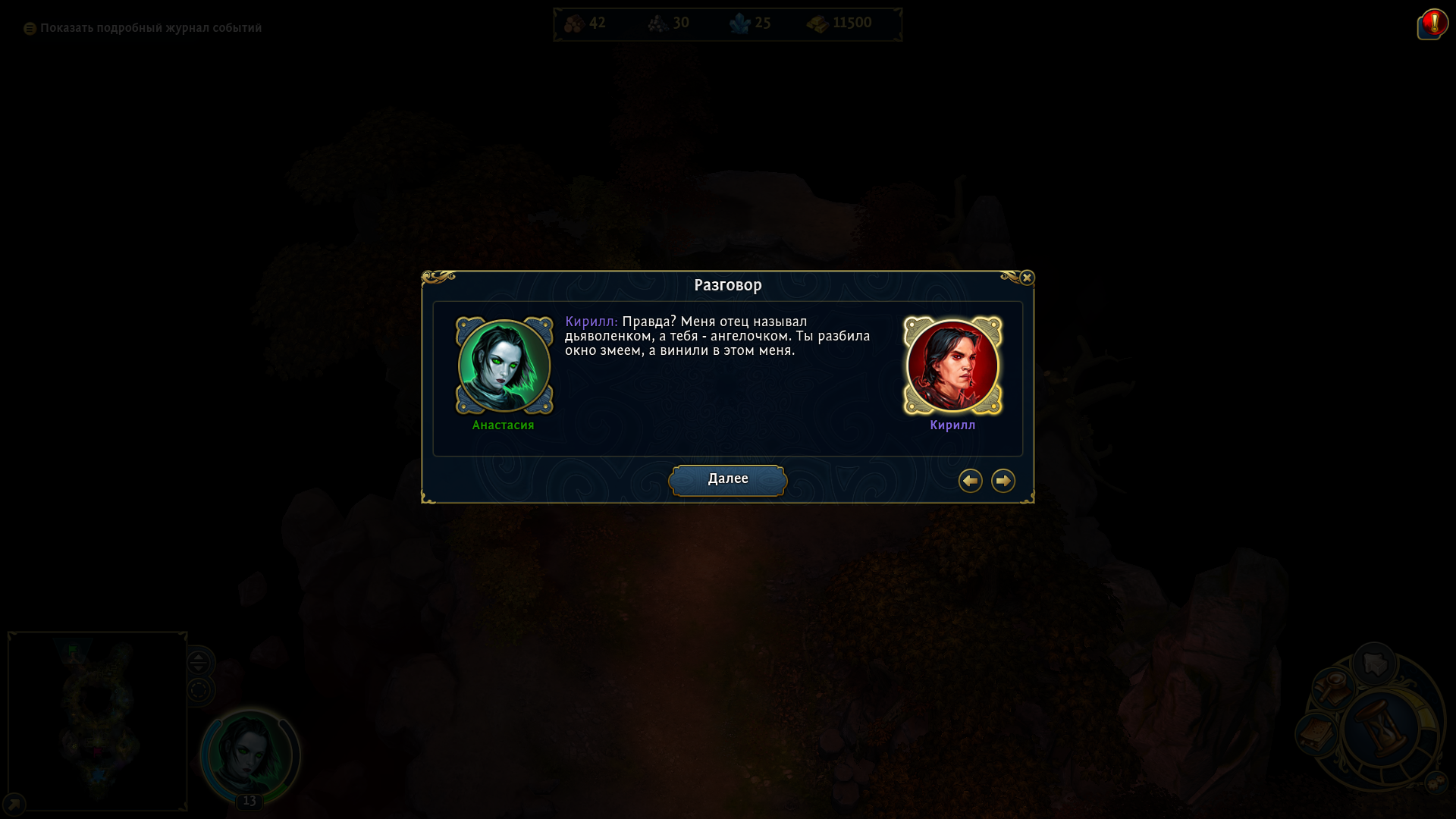The image size is (1456, 819).
Task: Open the gear settings menu
Action: pos(1436,783)
